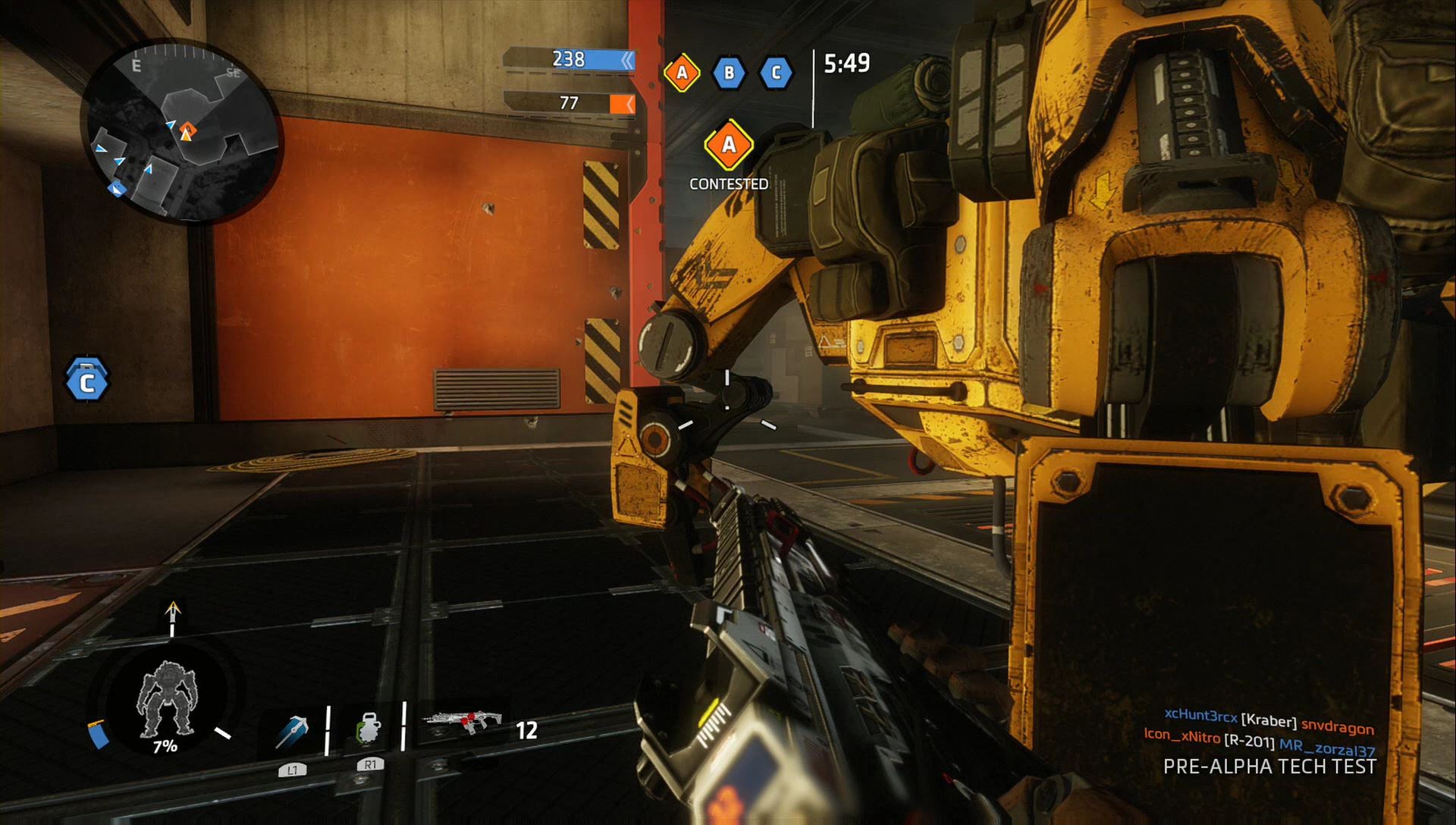Screen dimensions: 1456x825
Task: Select hardpoint C in the objective bar
Action: tap(775, 73)
